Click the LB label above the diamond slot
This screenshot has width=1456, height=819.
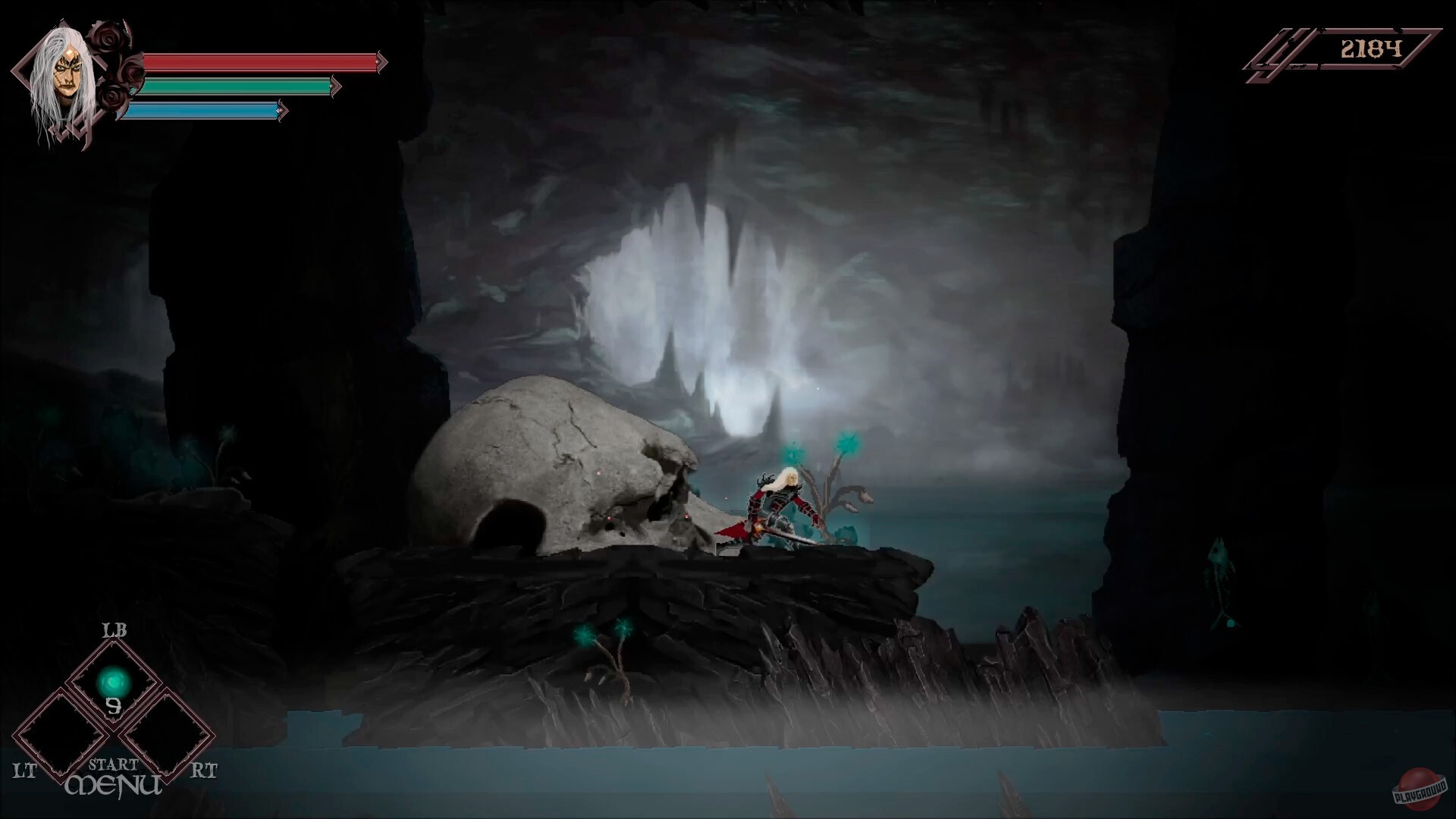point(114,629)
